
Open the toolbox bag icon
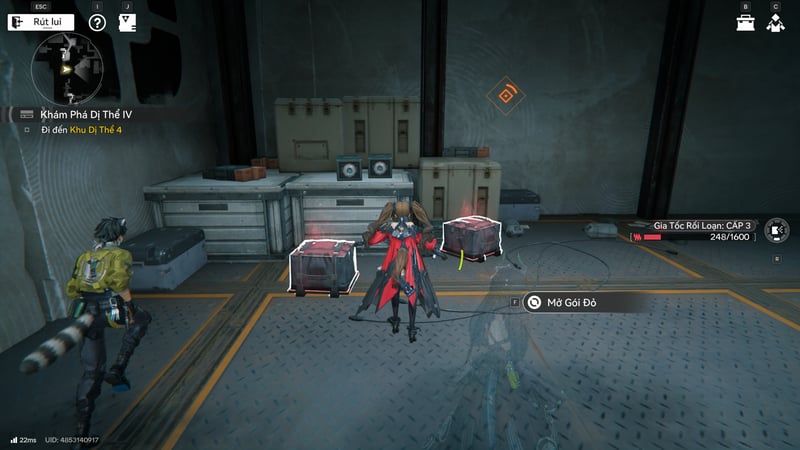point(745,22)
